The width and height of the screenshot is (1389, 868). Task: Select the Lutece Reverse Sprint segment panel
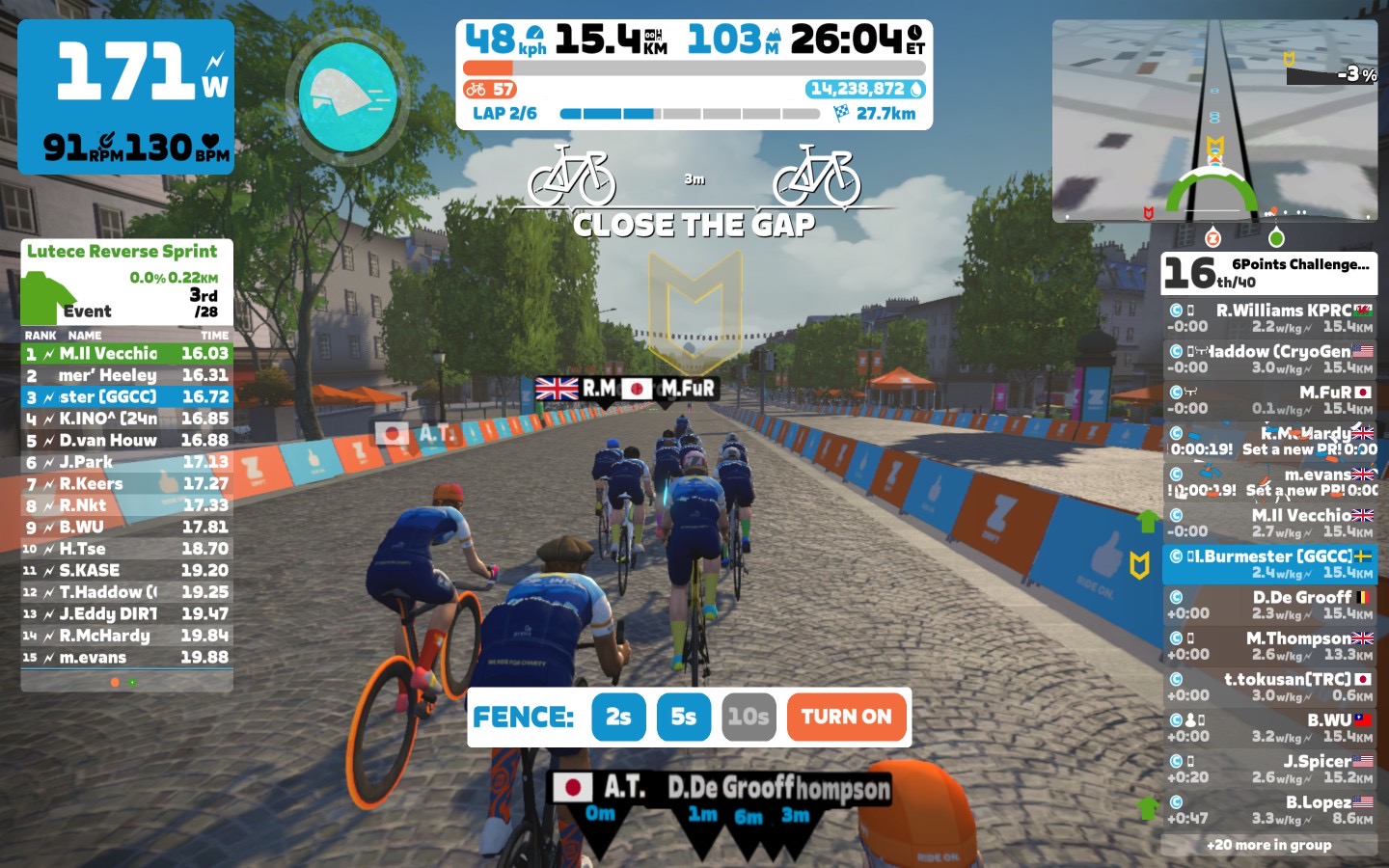click(x=126, y=282)
